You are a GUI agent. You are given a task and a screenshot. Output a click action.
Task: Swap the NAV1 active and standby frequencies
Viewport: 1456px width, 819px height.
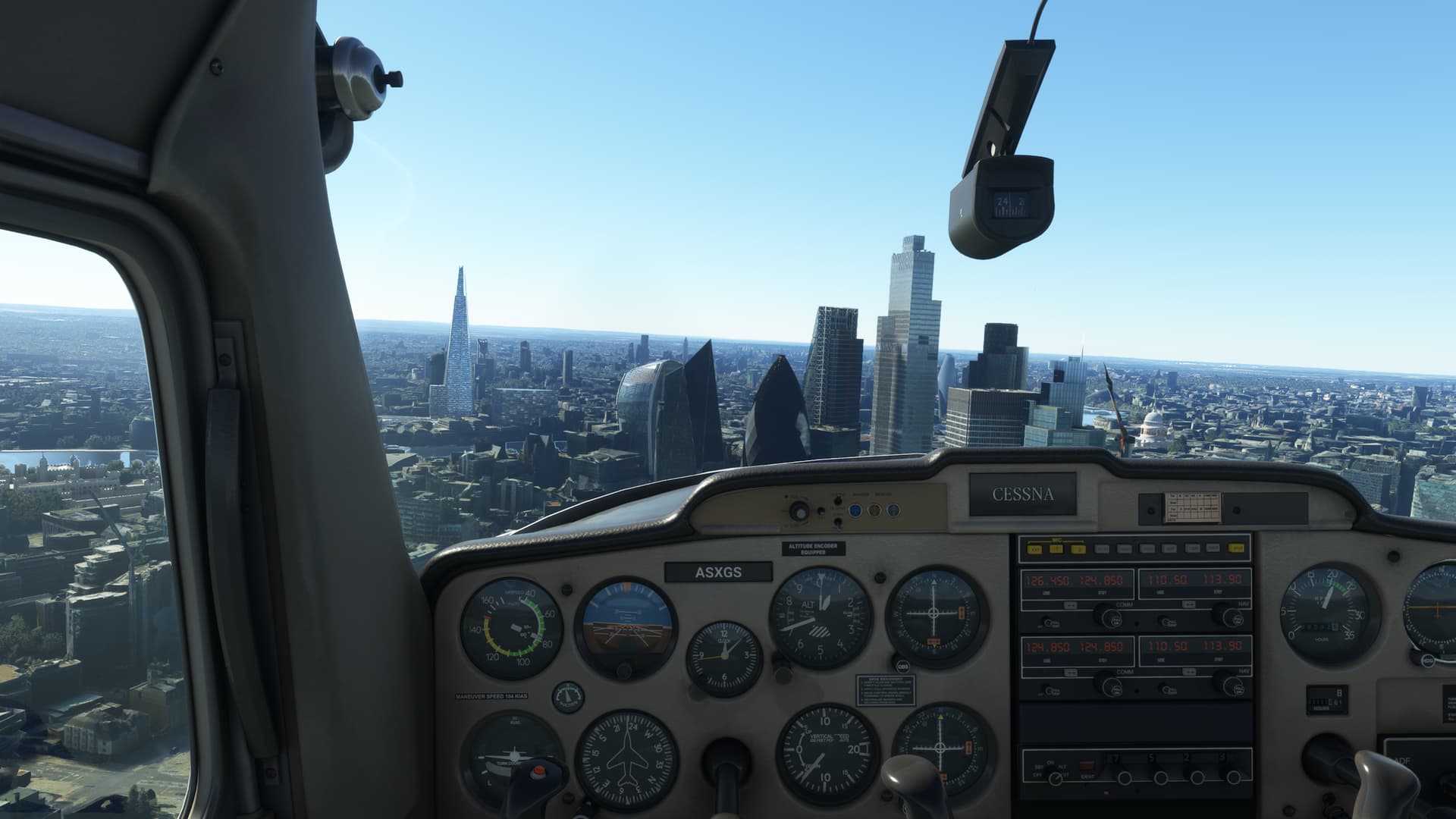(x=1188, y=605)
